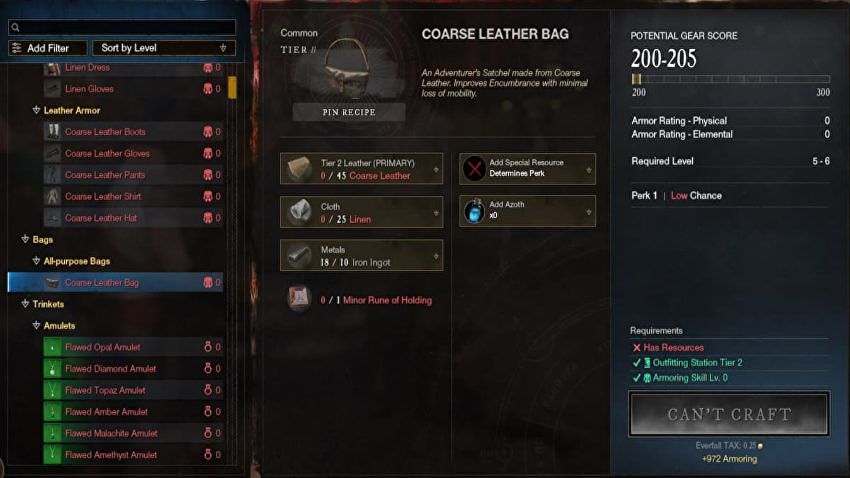Change the Tier 2 Leather primary material
Viewport: 850px width, 478px height.
[x=362, y=169]
